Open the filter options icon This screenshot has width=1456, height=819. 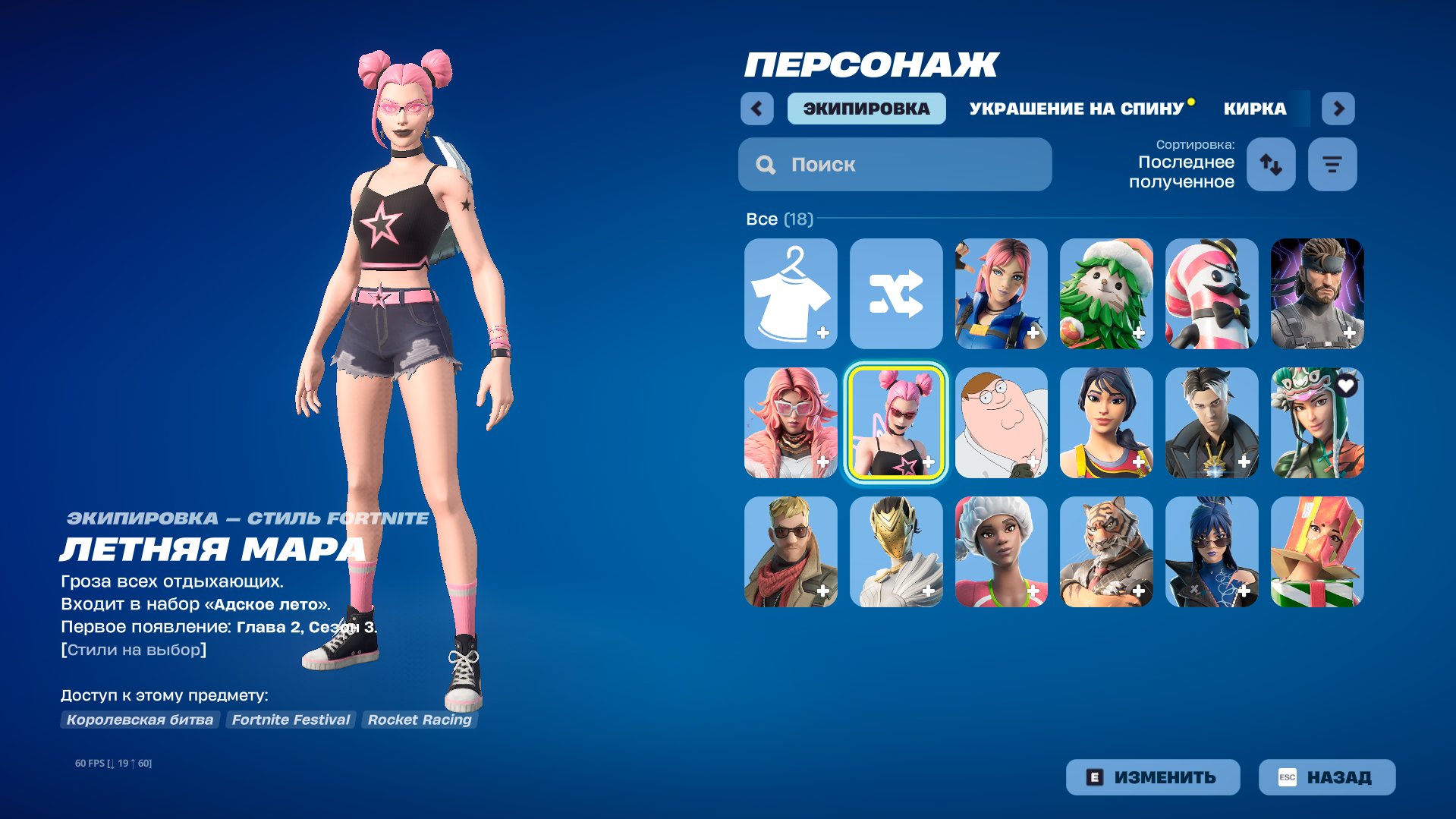[x=1332, y=164]
